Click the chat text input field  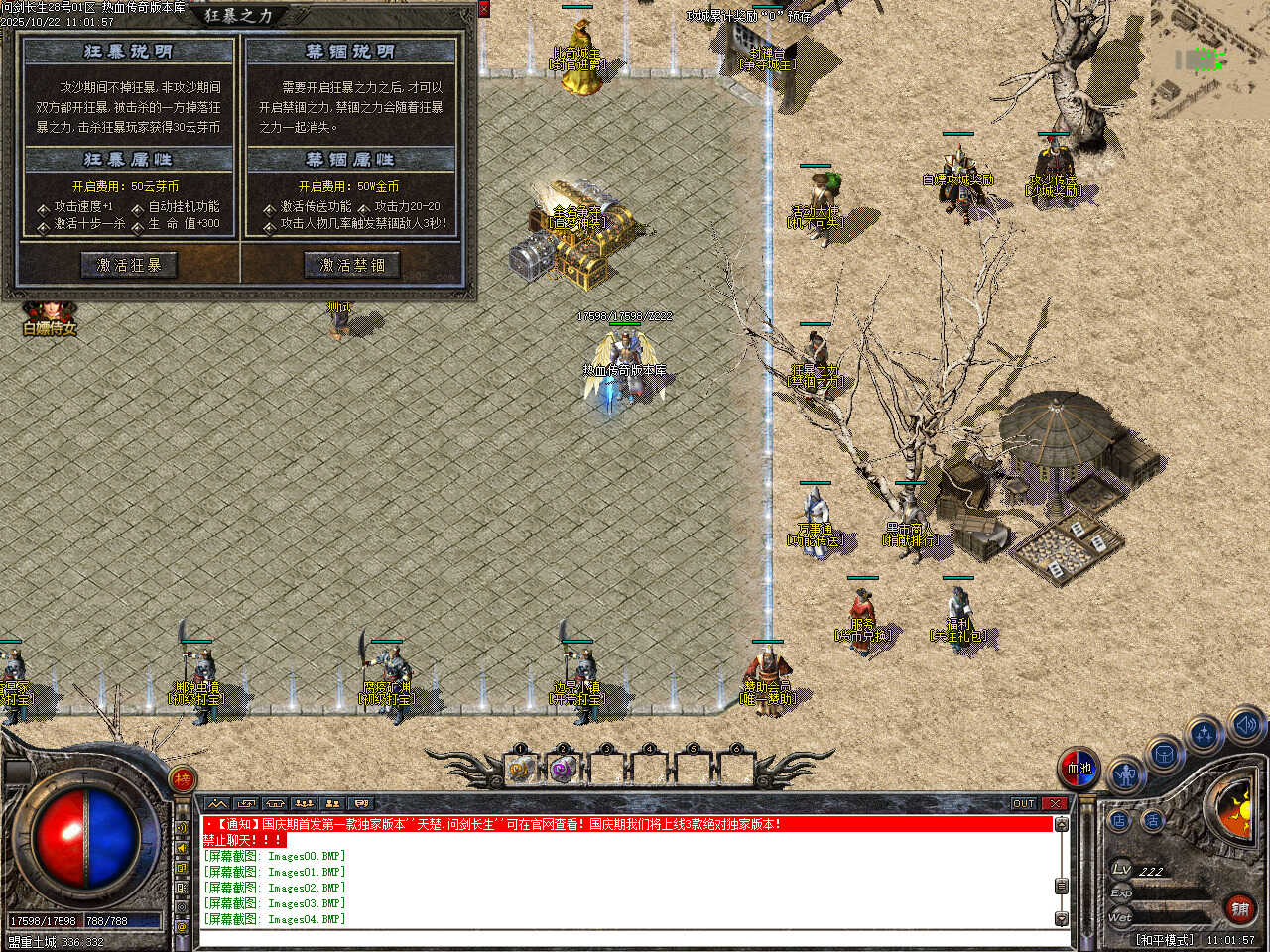[625, 937]
